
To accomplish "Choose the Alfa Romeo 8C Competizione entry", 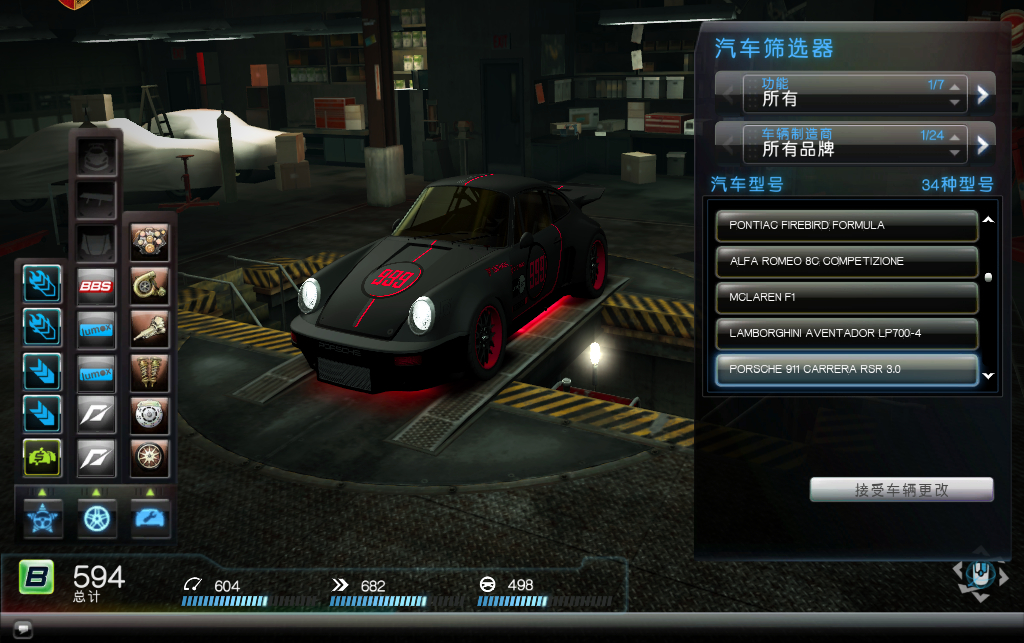I will click(846, 261).
